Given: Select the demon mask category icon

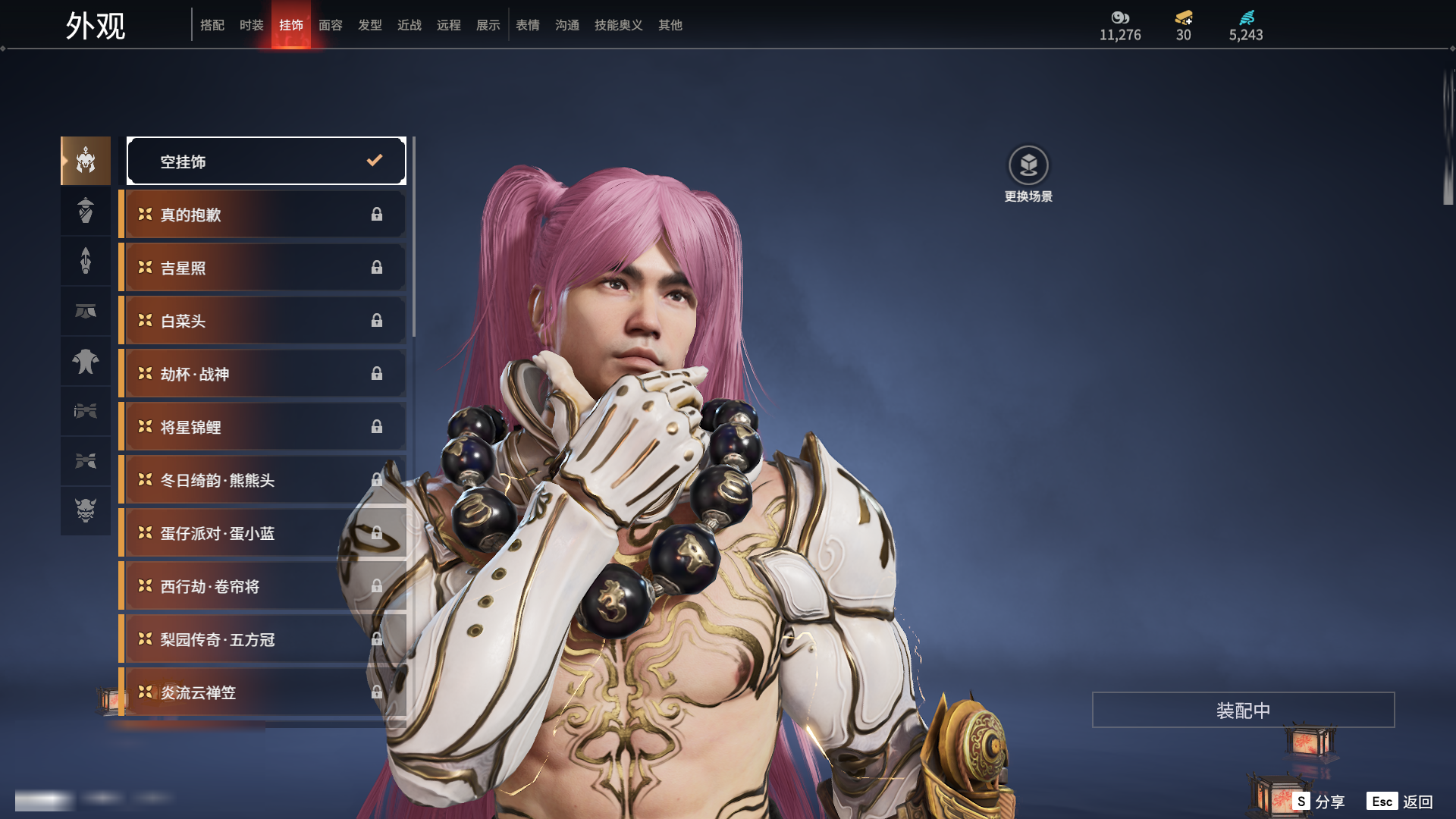Looking at the screenshot, I should (86, 510).
